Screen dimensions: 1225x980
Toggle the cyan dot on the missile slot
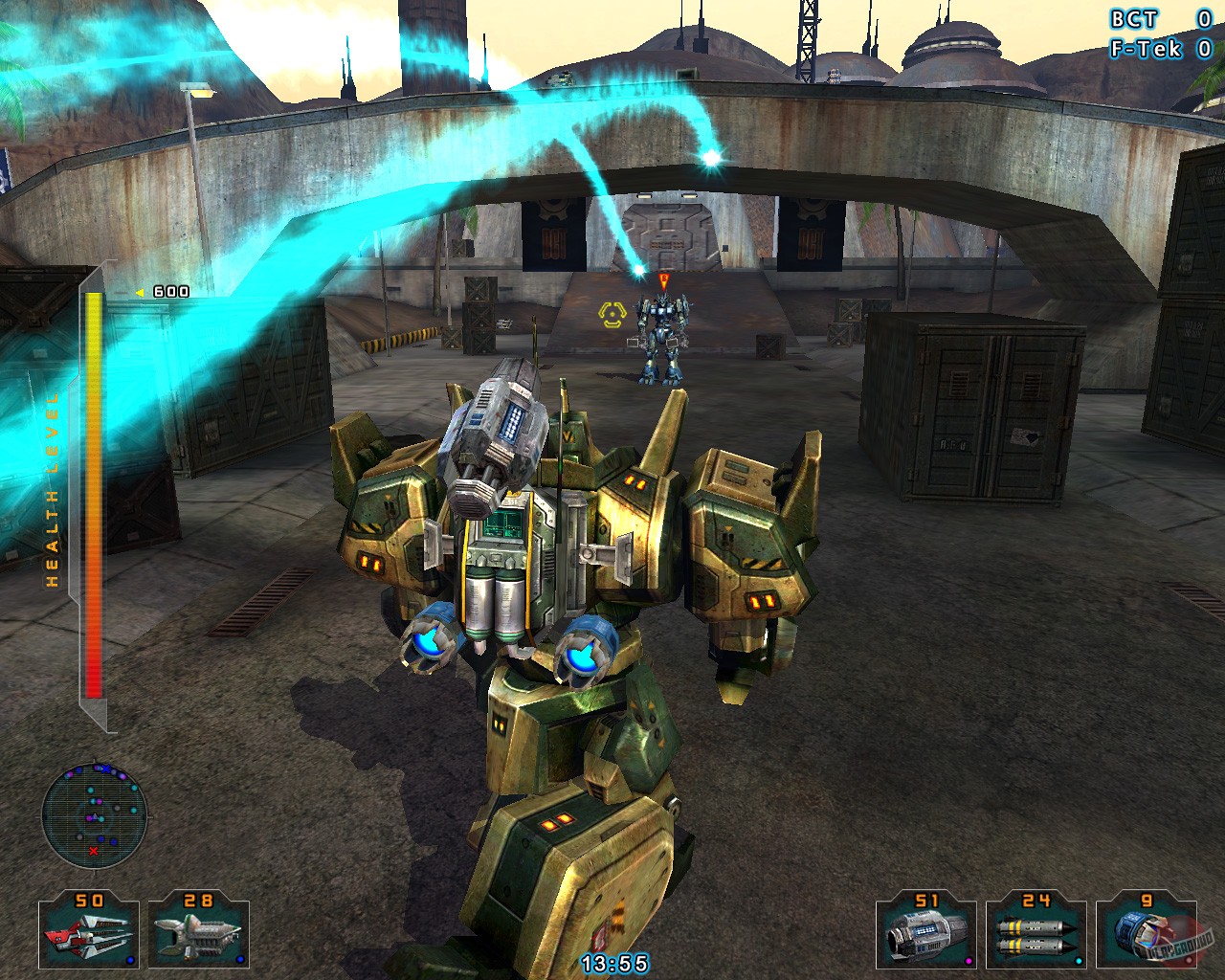click(x=1079, y=960)
